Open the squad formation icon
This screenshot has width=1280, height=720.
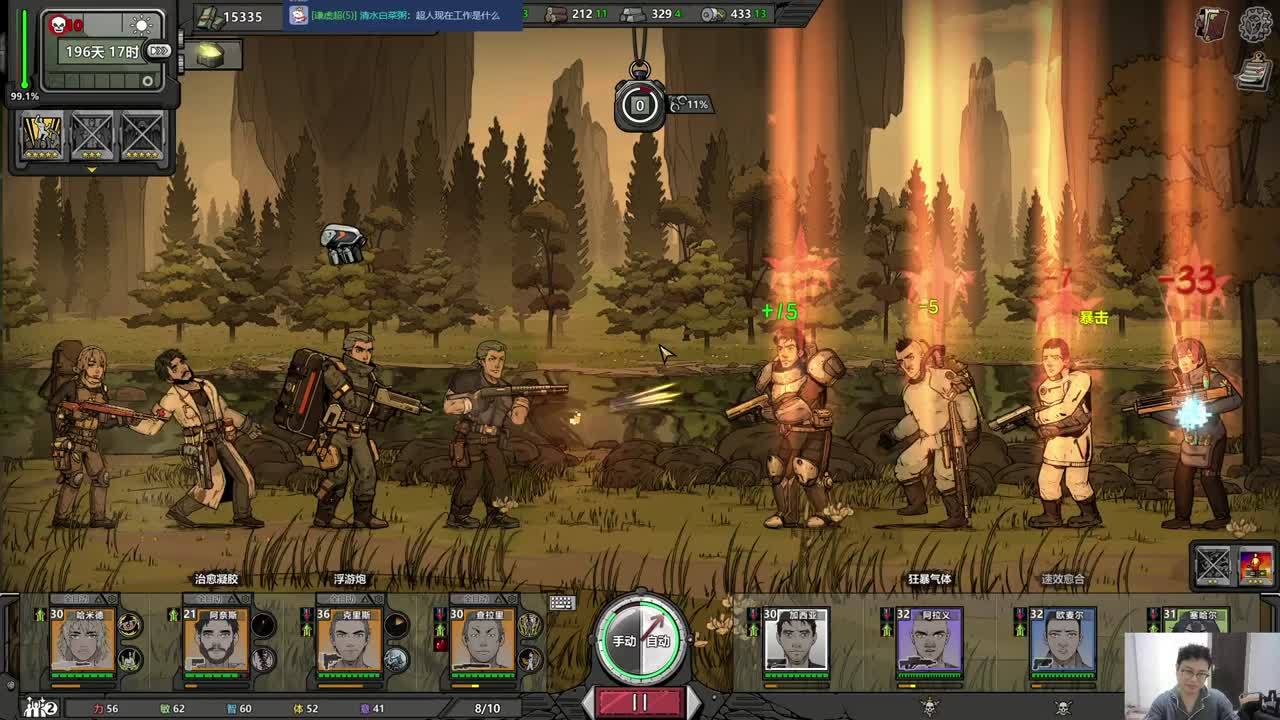coord(40,707)
